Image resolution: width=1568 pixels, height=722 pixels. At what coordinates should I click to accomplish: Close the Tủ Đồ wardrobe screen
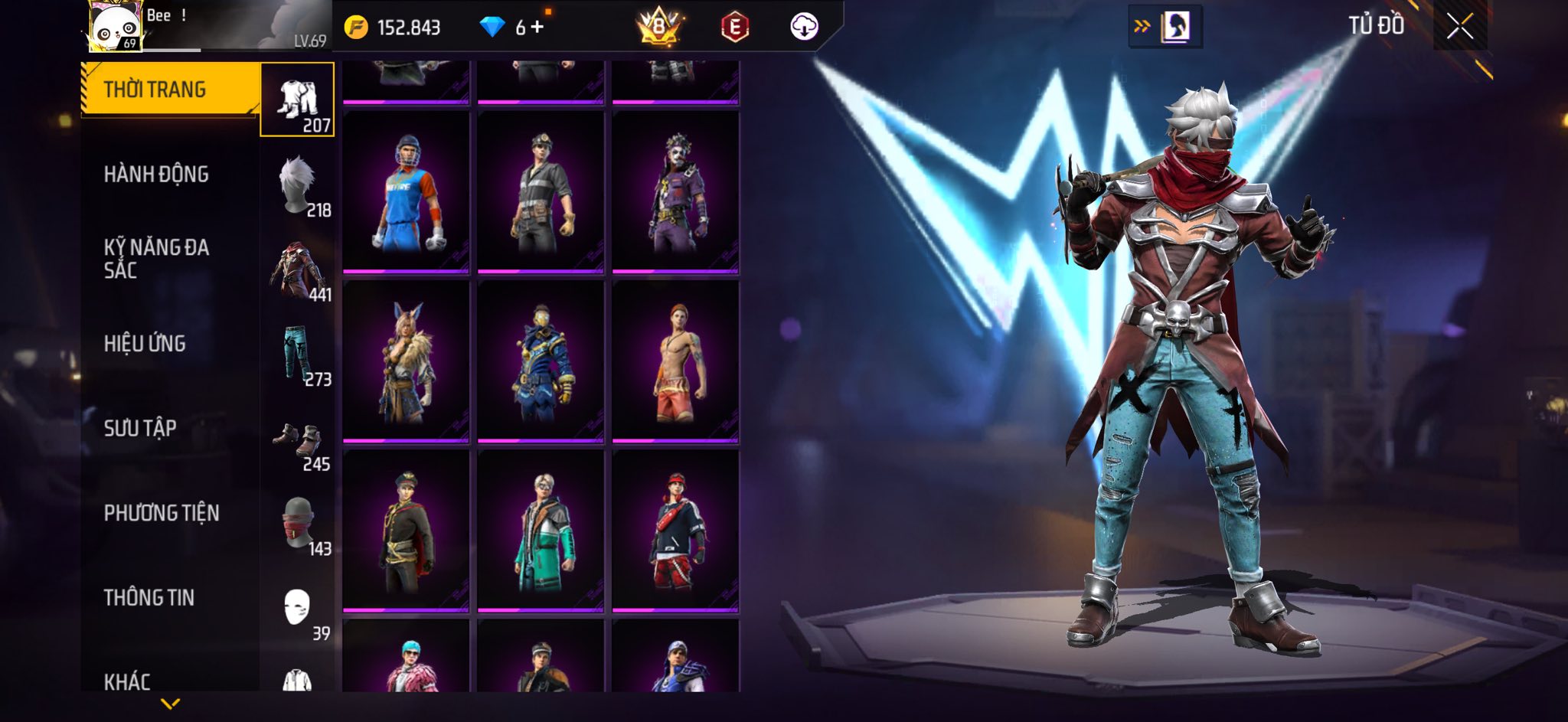(x=1459, y=27)
